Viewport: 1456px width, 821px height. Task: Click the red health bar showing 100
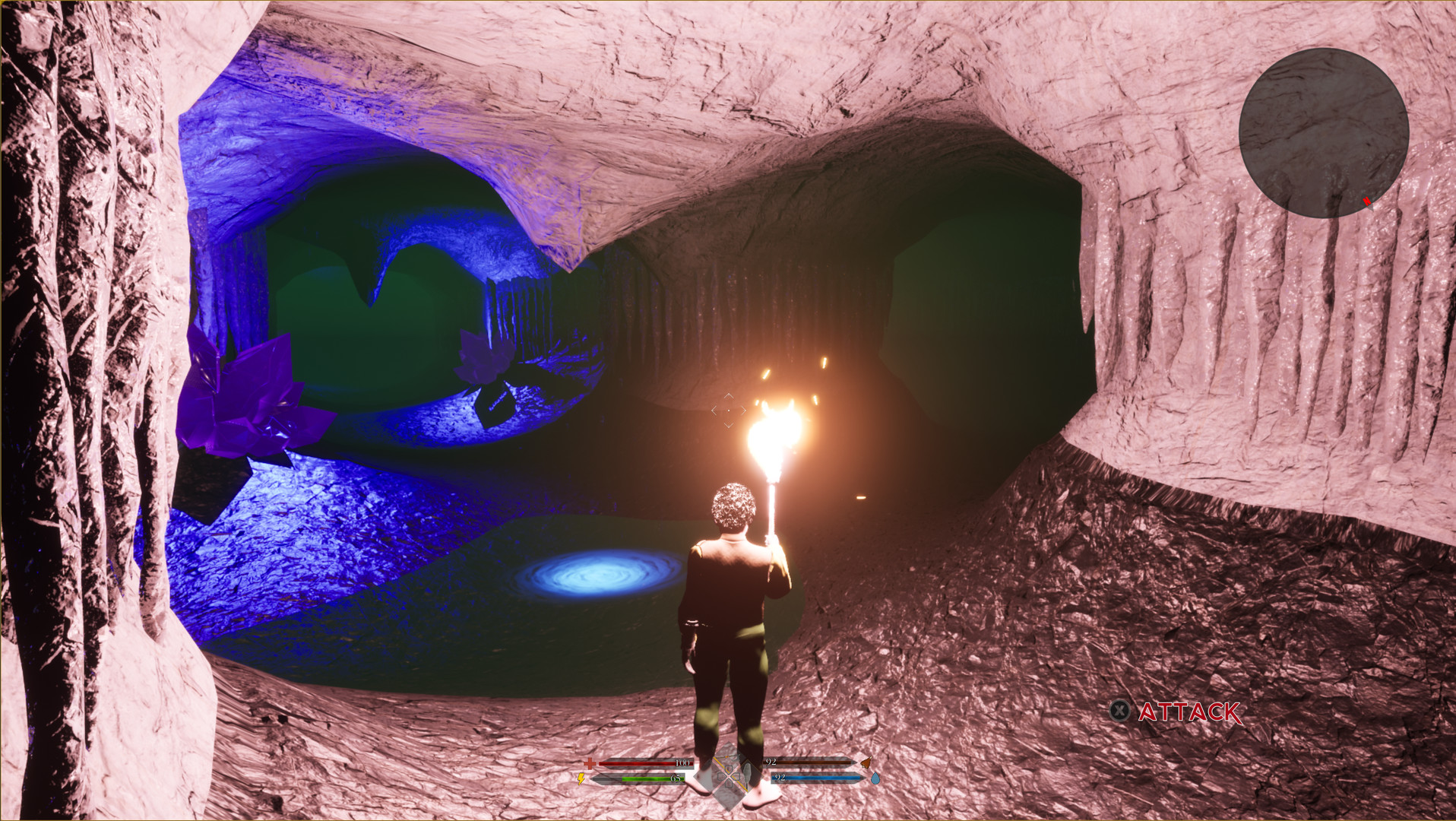646,763
